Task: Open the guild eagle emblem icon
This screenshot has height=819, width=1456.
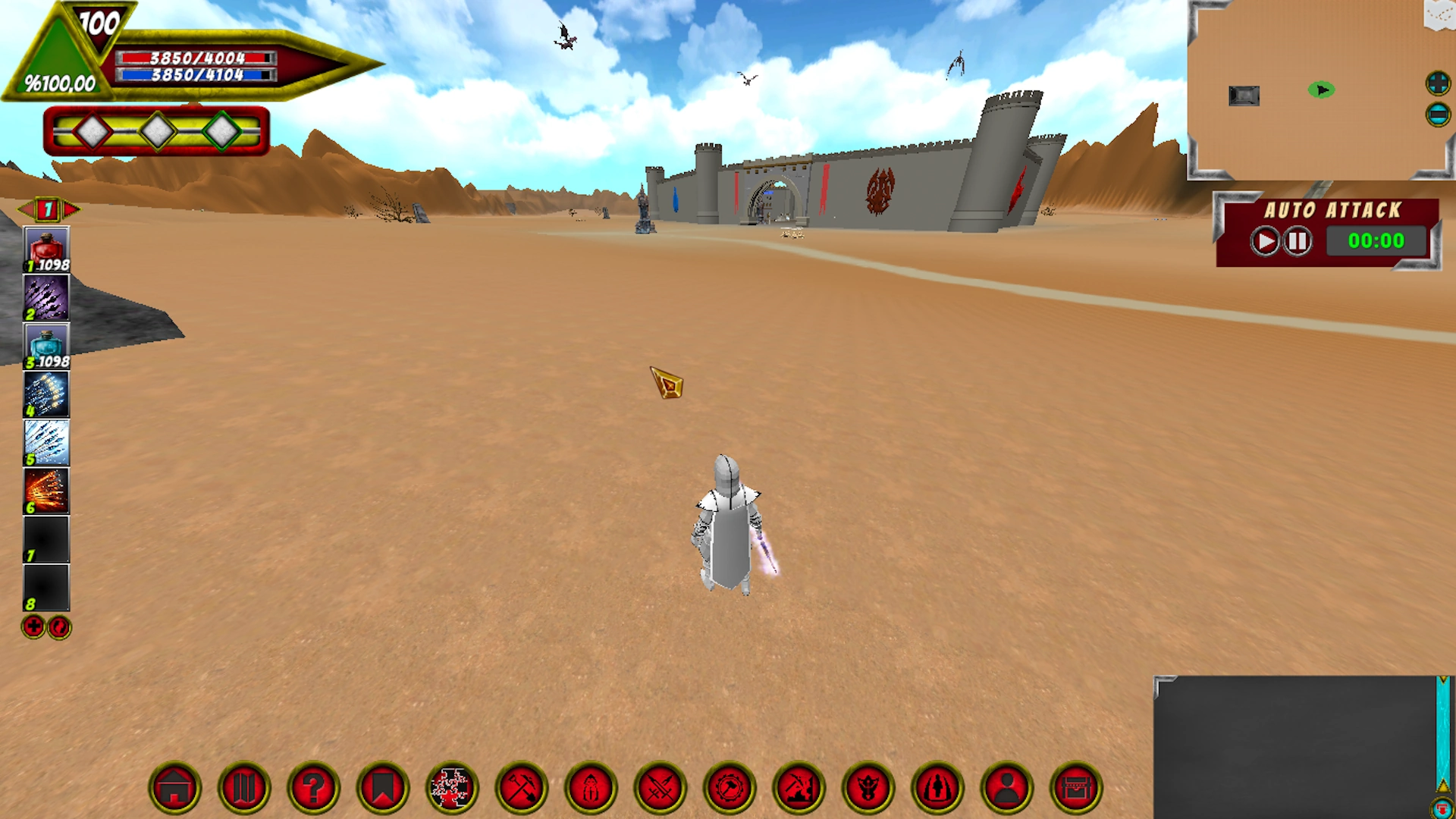Action: tap(867, 787)
